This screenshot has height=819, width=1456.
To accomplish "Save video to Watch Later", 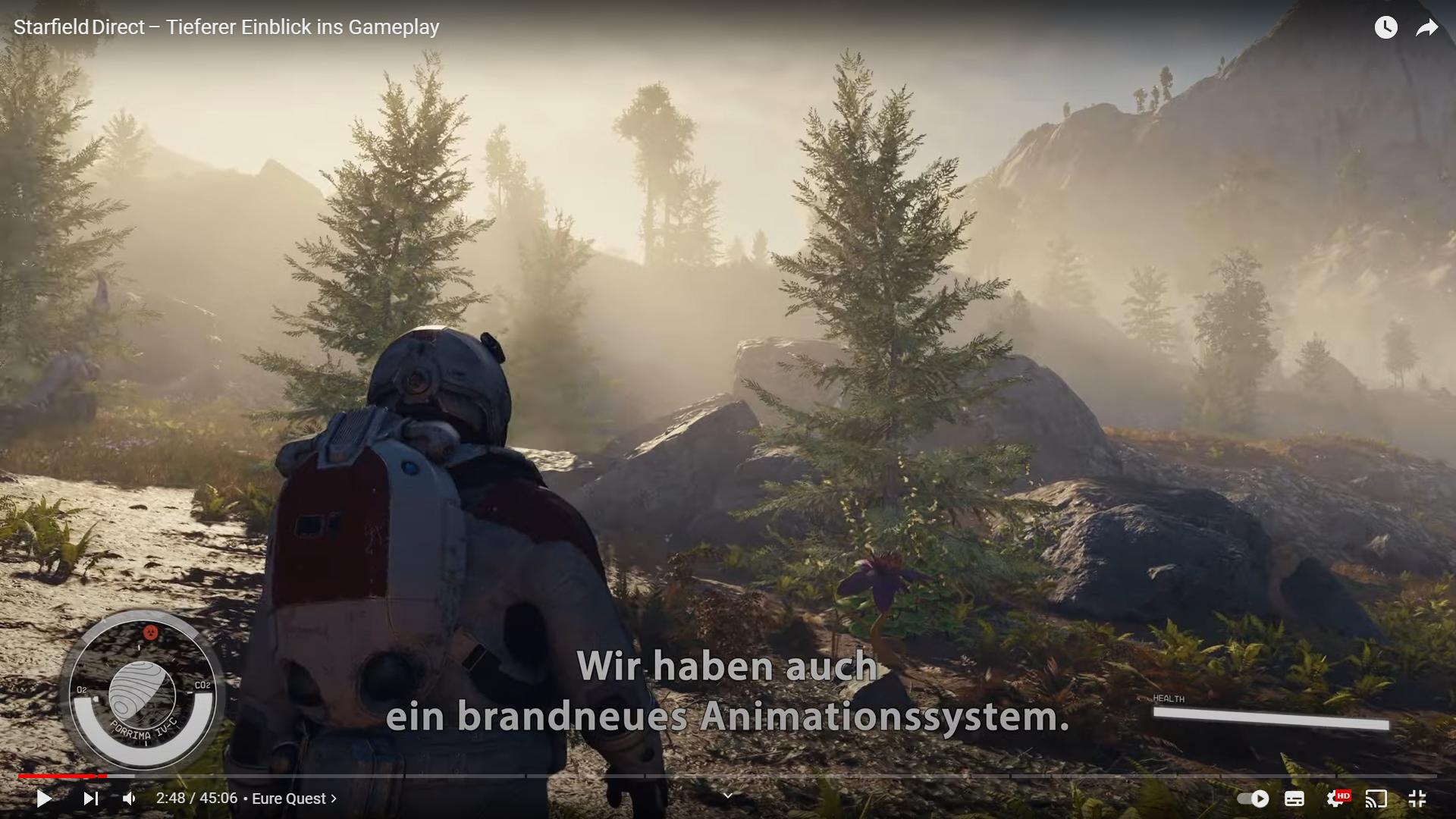I will [1385, 27].
